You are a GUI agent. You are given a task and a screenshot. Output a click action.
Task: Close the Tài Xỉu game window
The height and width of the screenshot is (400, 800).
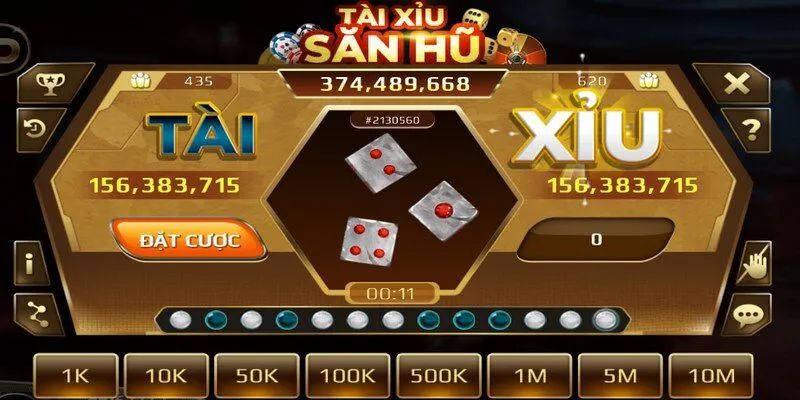point(736,84)
